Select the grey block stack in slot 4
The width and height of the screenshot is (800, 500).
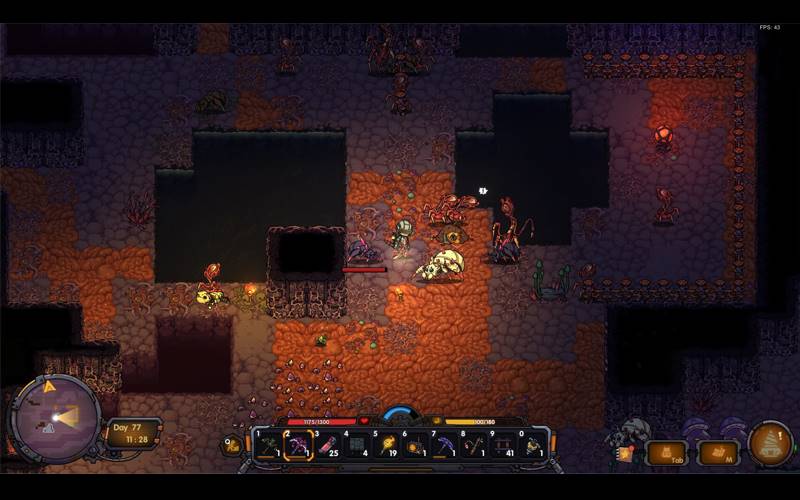[358, 445]
